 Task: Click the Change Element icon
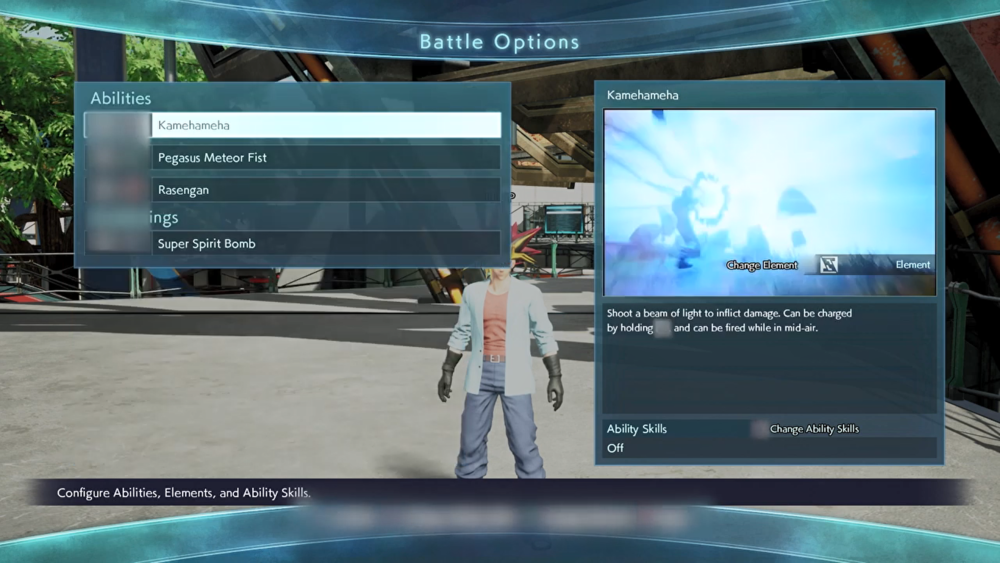pos(828,265)
